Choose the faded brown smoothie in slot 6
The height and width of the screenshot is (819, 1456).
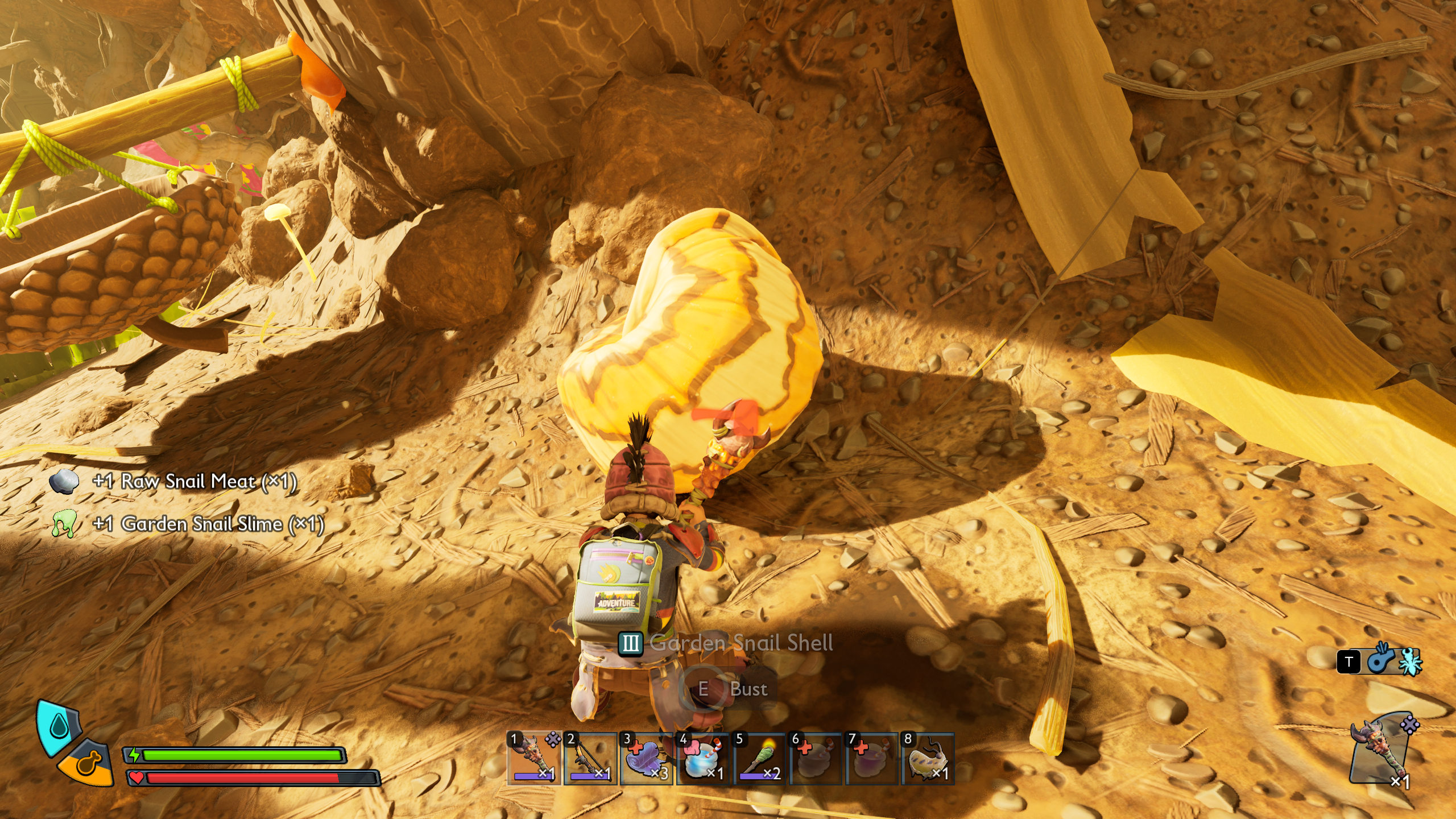(814, 758)
